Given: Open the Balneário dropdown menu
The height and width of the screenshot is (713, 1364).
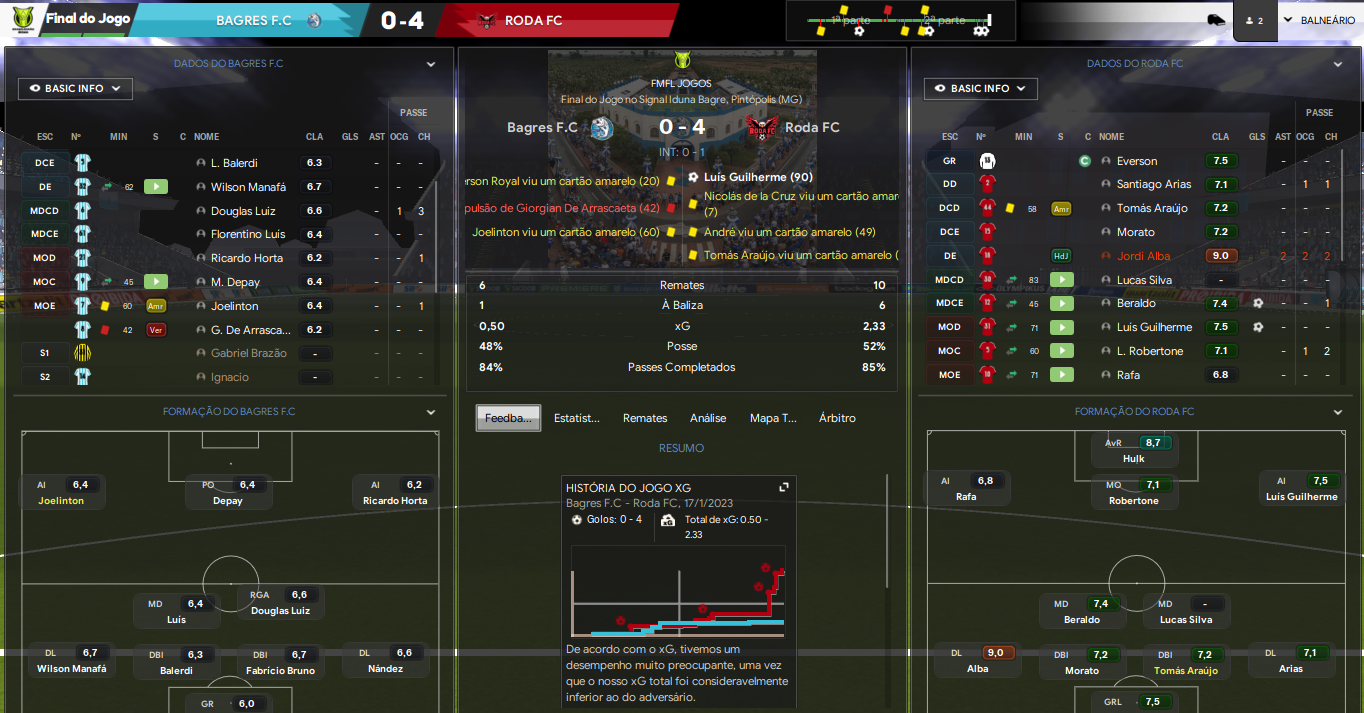Looking at the screenshot, I should (x=1319, y=20).
